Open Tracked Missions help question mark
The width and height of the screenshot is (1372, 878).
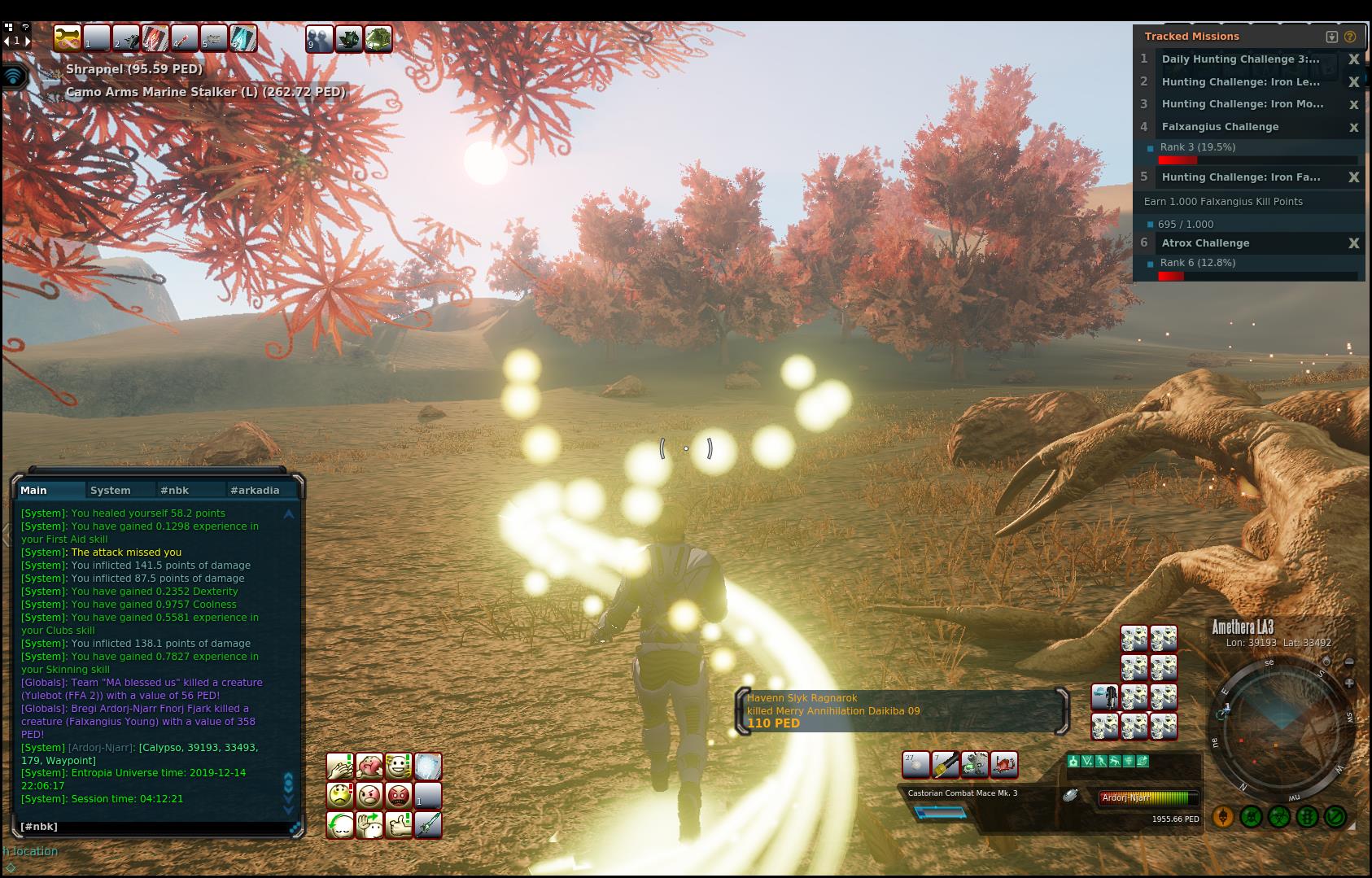(x=1350, y=37)
